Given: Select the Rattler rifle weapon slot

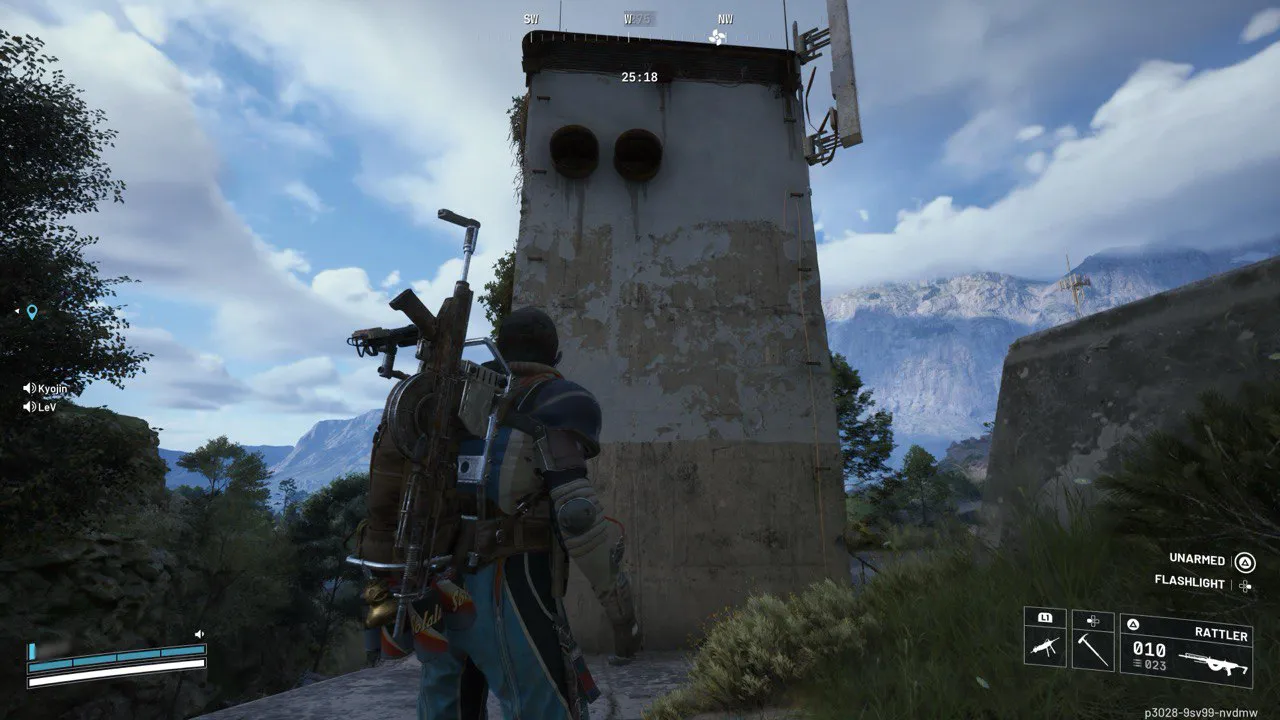Looking at the screenshot, I should point(1186,650).
